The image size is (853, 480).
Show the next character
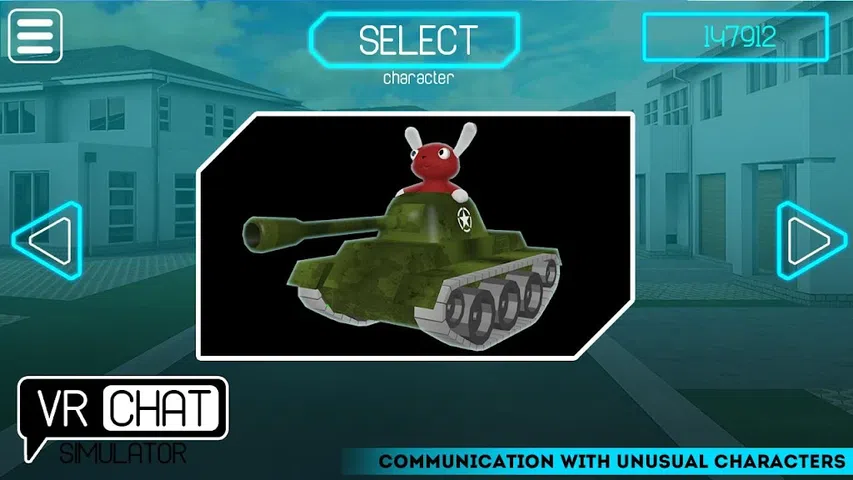click(806, 240)
